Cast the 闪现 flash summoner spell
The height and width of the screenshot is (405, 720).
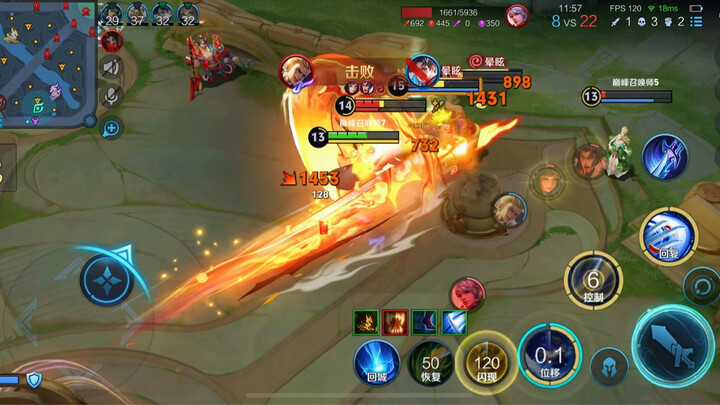tap(487, 362)
